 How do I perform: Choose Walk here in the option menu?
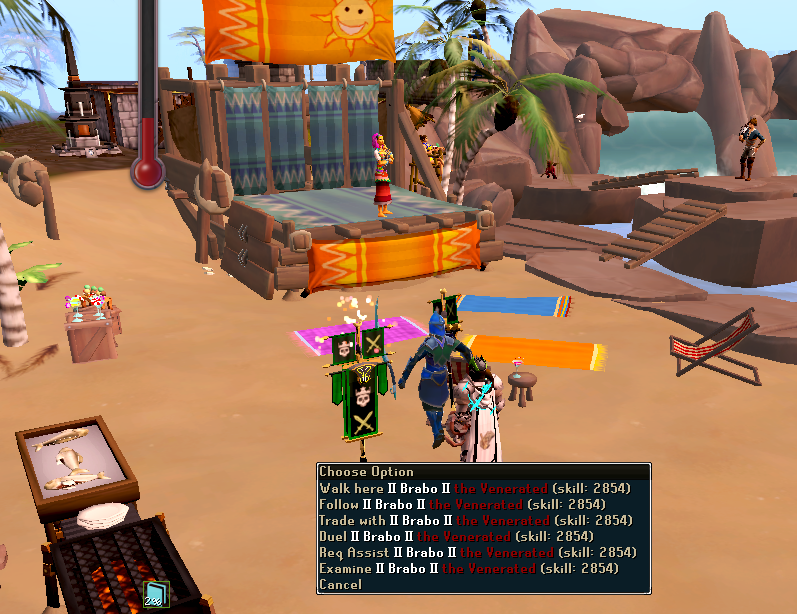(x=476, y=488)
